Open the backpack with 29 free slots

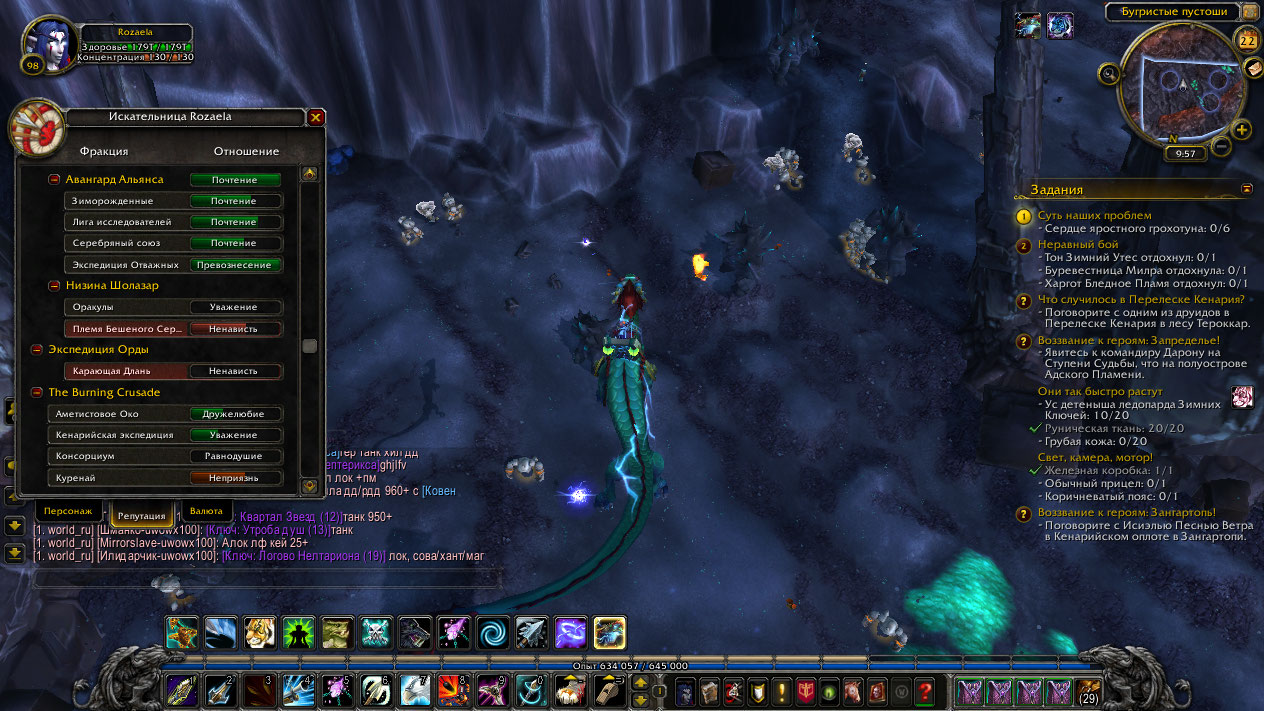point(1089,690)
